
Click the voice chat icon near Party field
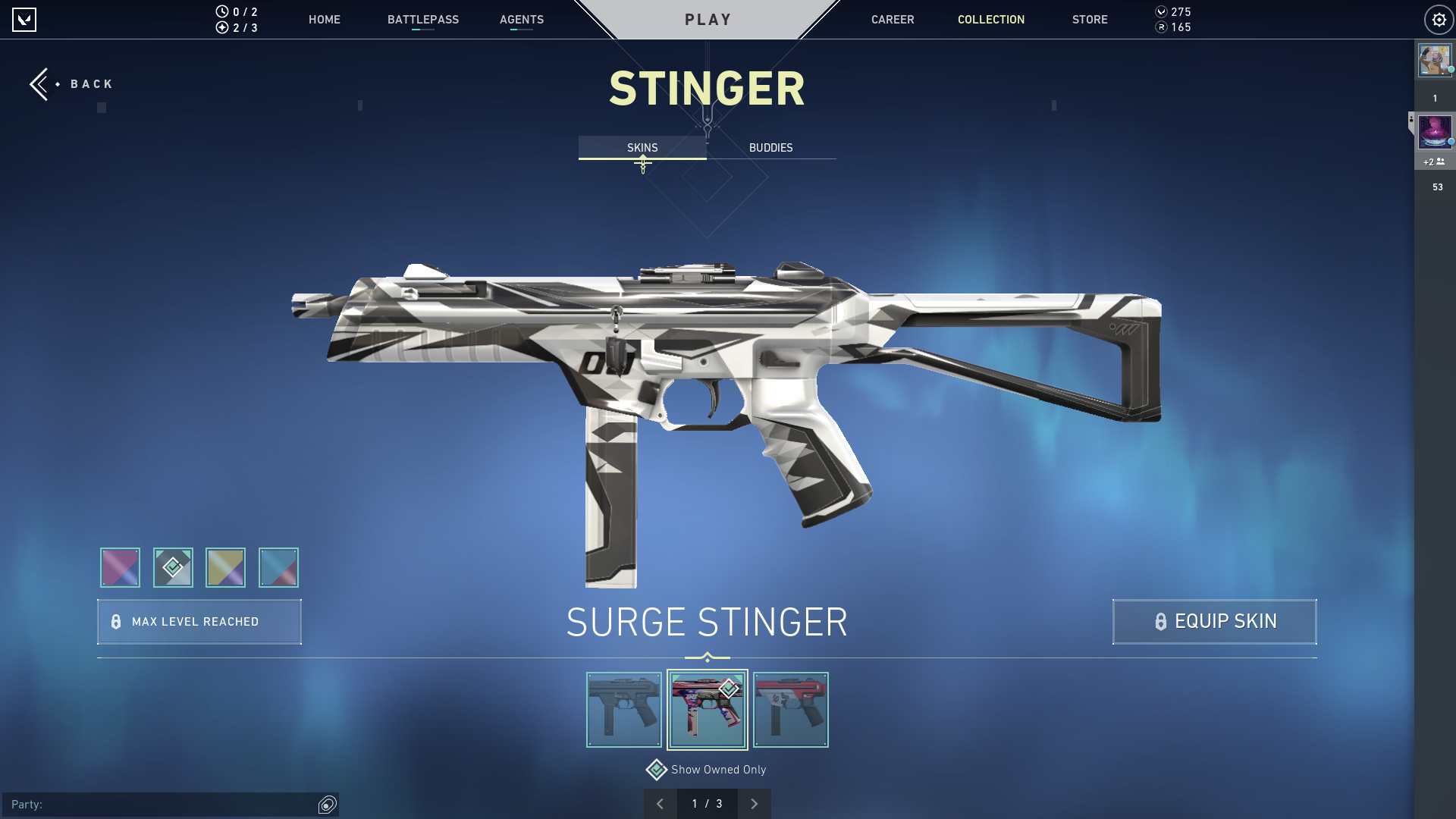pos(327,805)
